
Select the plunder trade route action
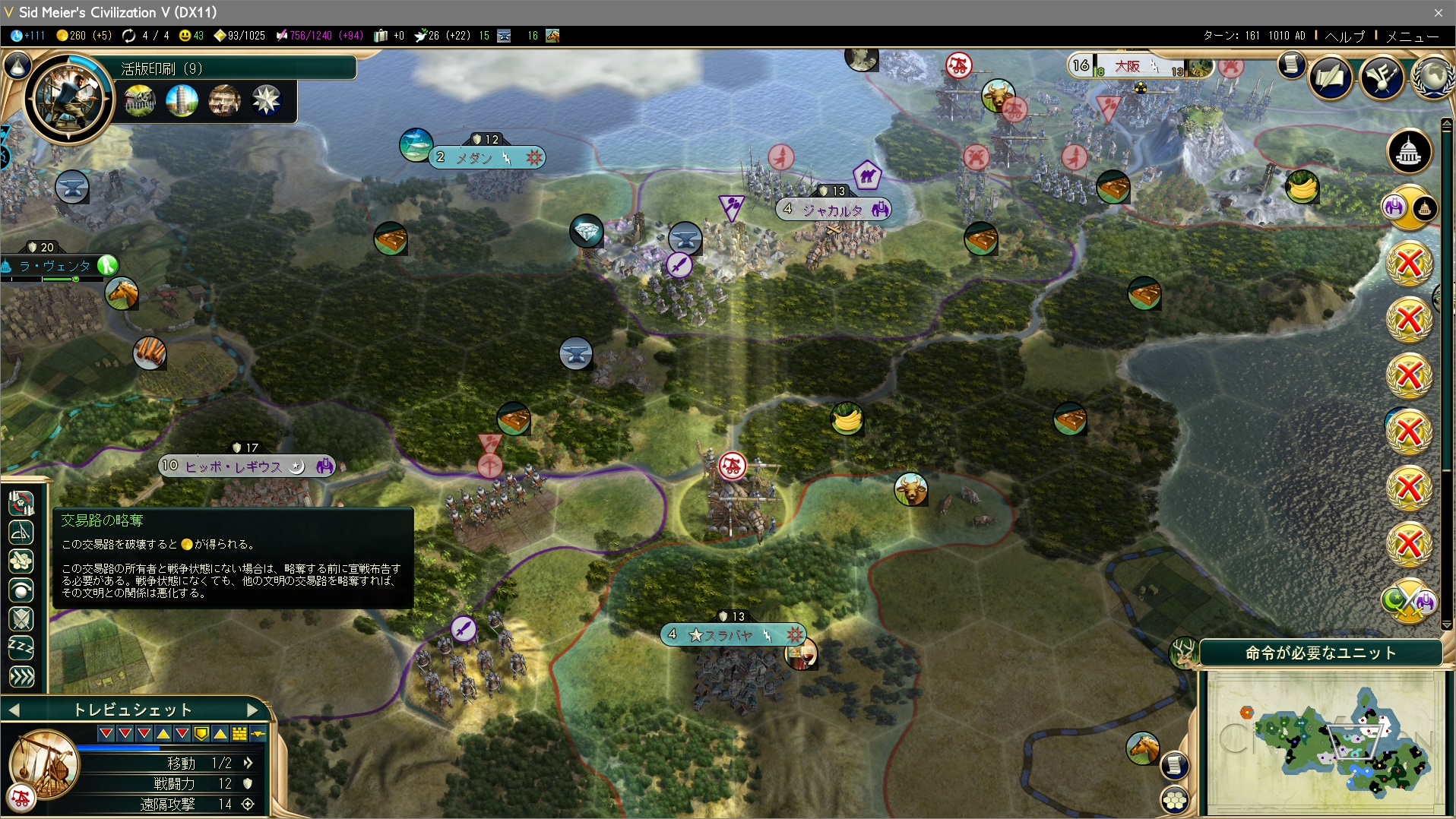[21, 503]
